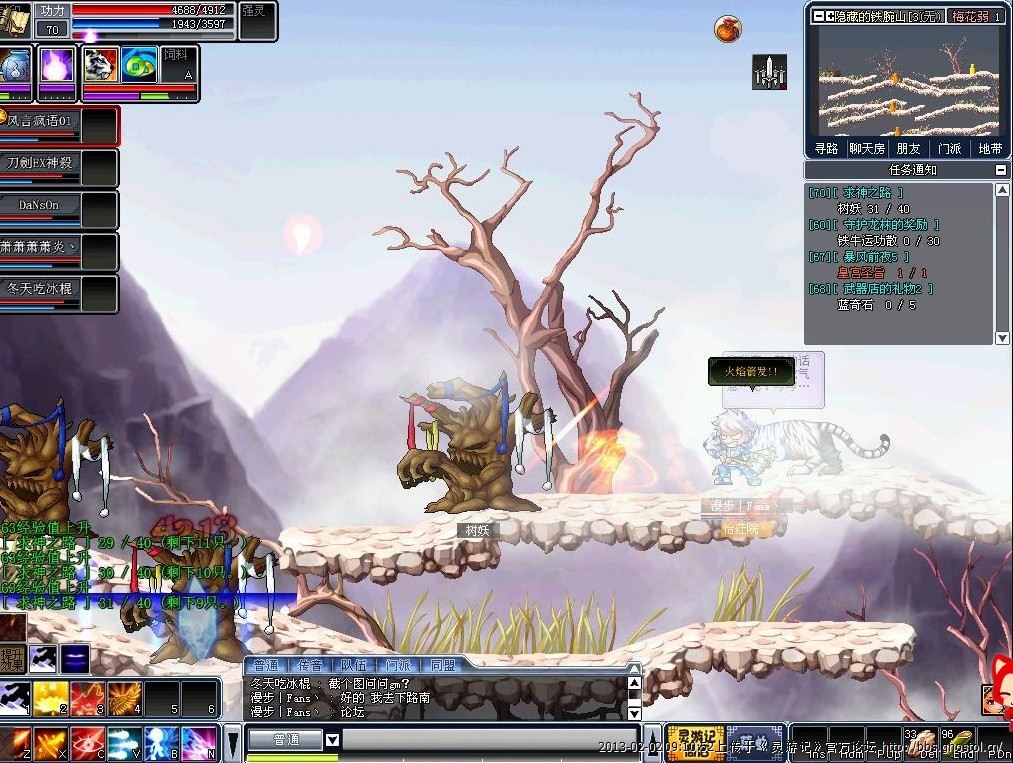Activate the red eye skill on key C
1013x763 pixels.
[x=87, y=743]
